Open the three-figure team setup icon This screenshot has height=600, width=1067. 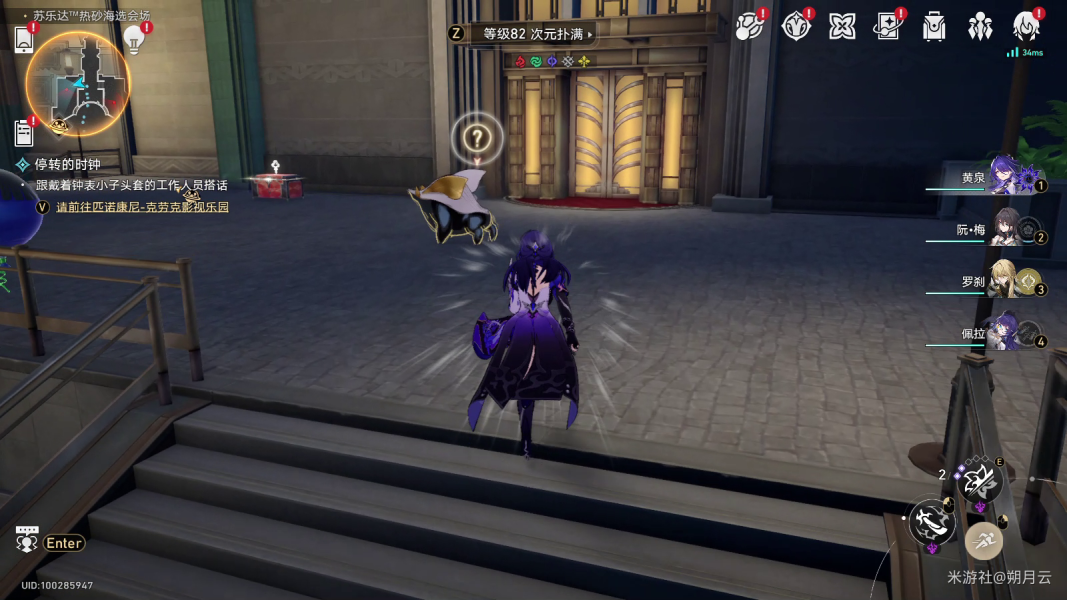click(x=980, y=27)
